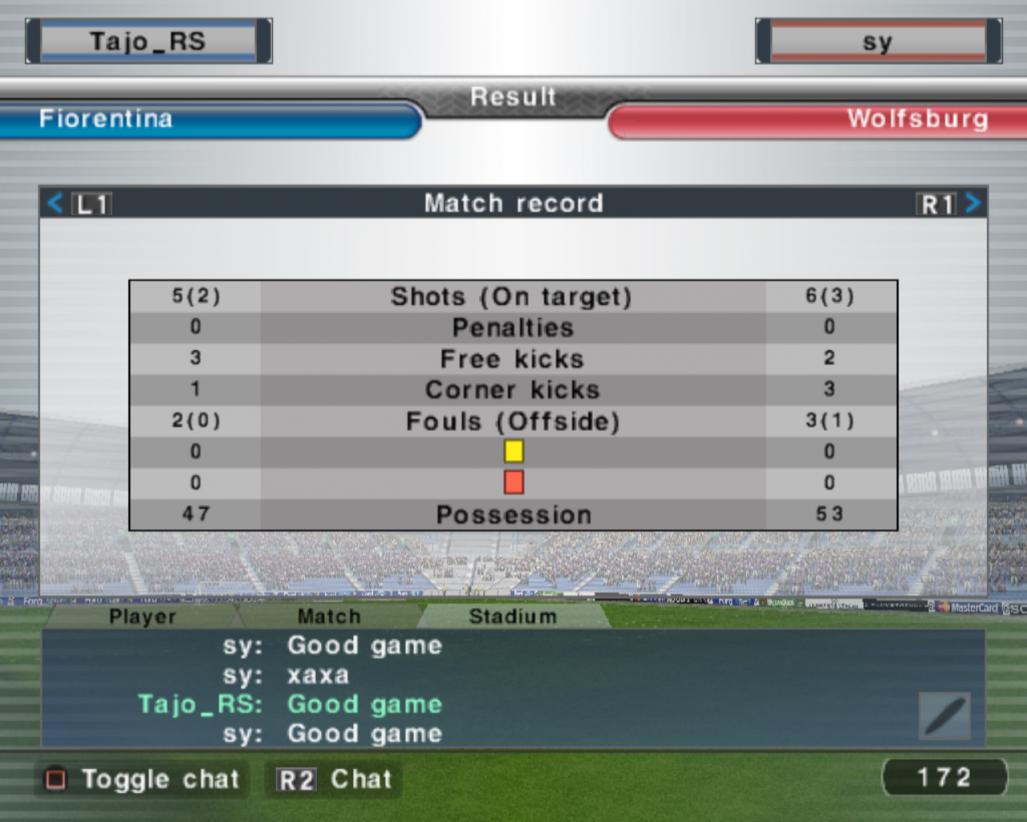This screenshot has width=1027, height=822.
Task: Select the sy player name plate
Action: click(878, 42)
